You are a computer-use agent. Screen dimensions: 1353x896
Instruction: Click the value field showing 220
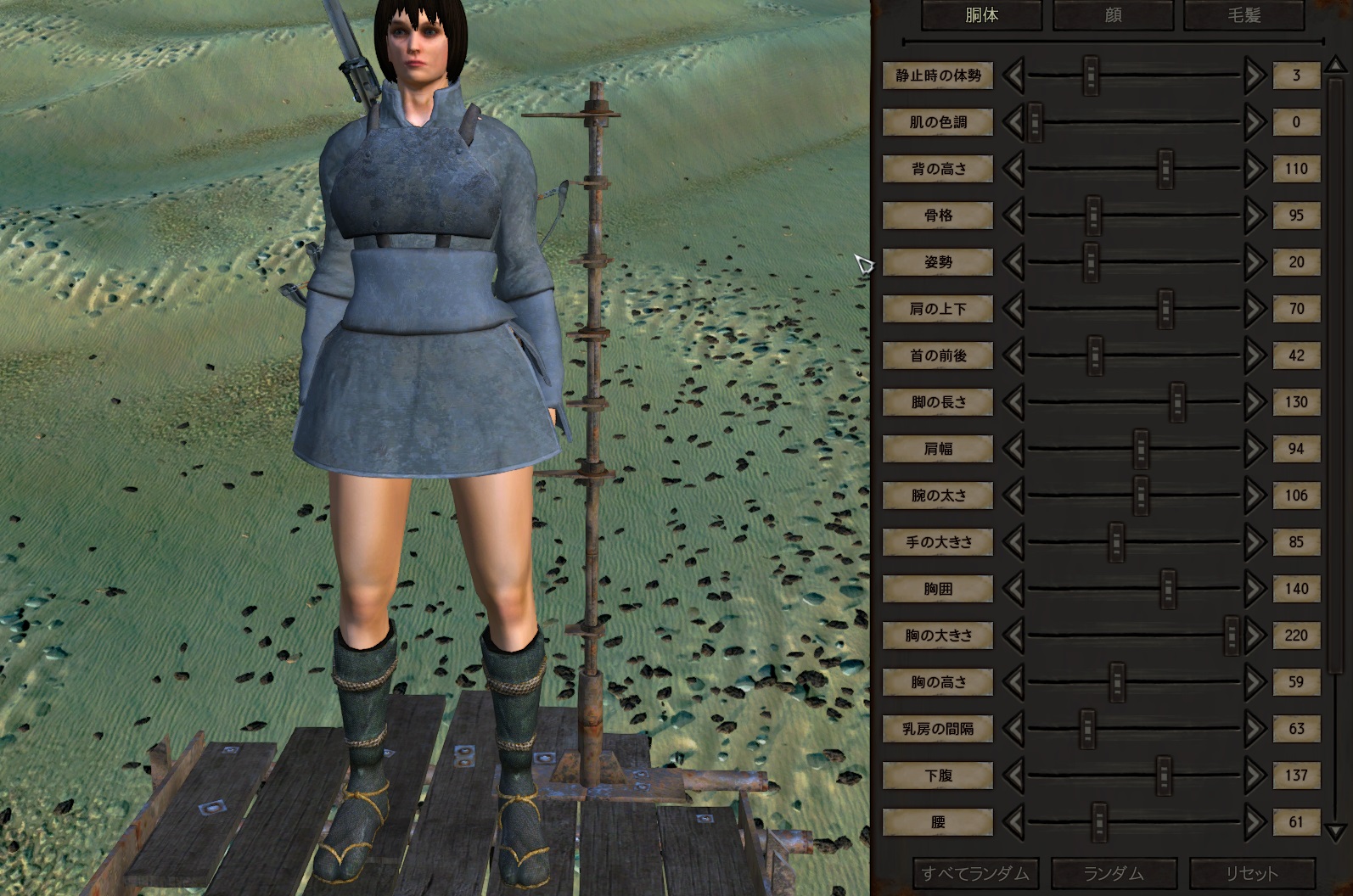click(x=1296, y=635)
